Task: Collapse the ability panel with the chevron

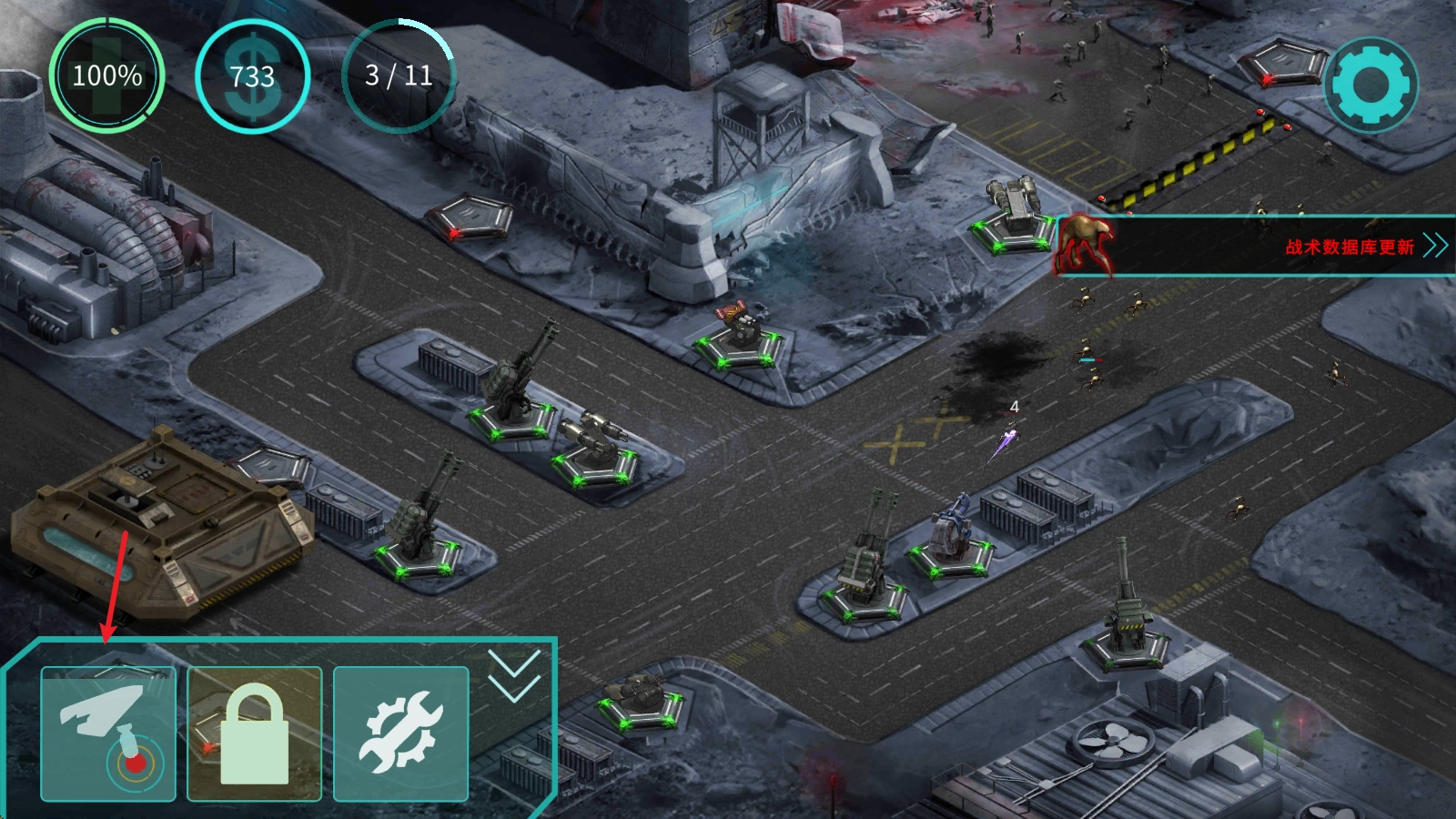Action: (514, 676)
